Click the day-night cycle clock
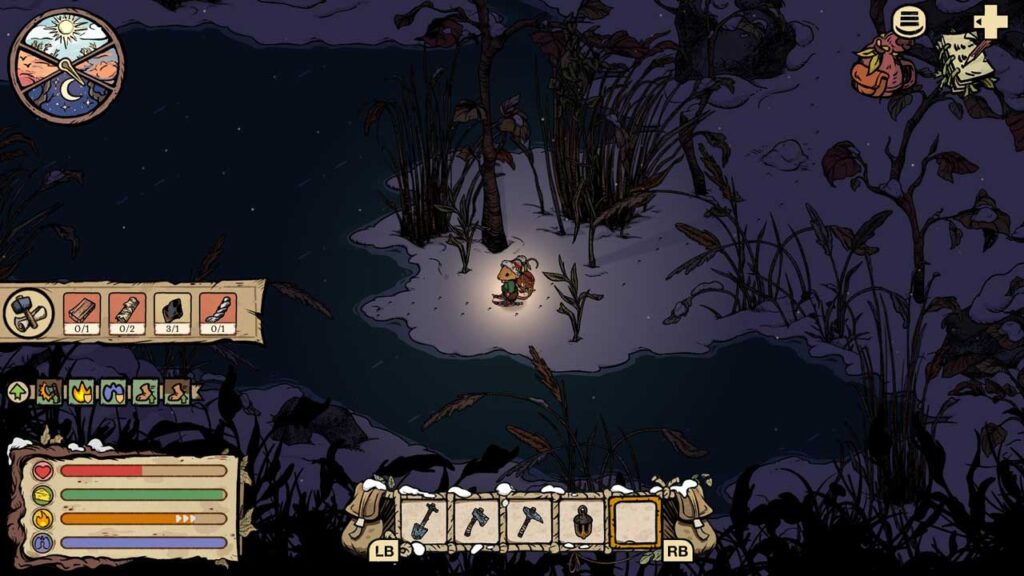The image size is (1024, 576). pyautogui.click(x=67, y=62)
